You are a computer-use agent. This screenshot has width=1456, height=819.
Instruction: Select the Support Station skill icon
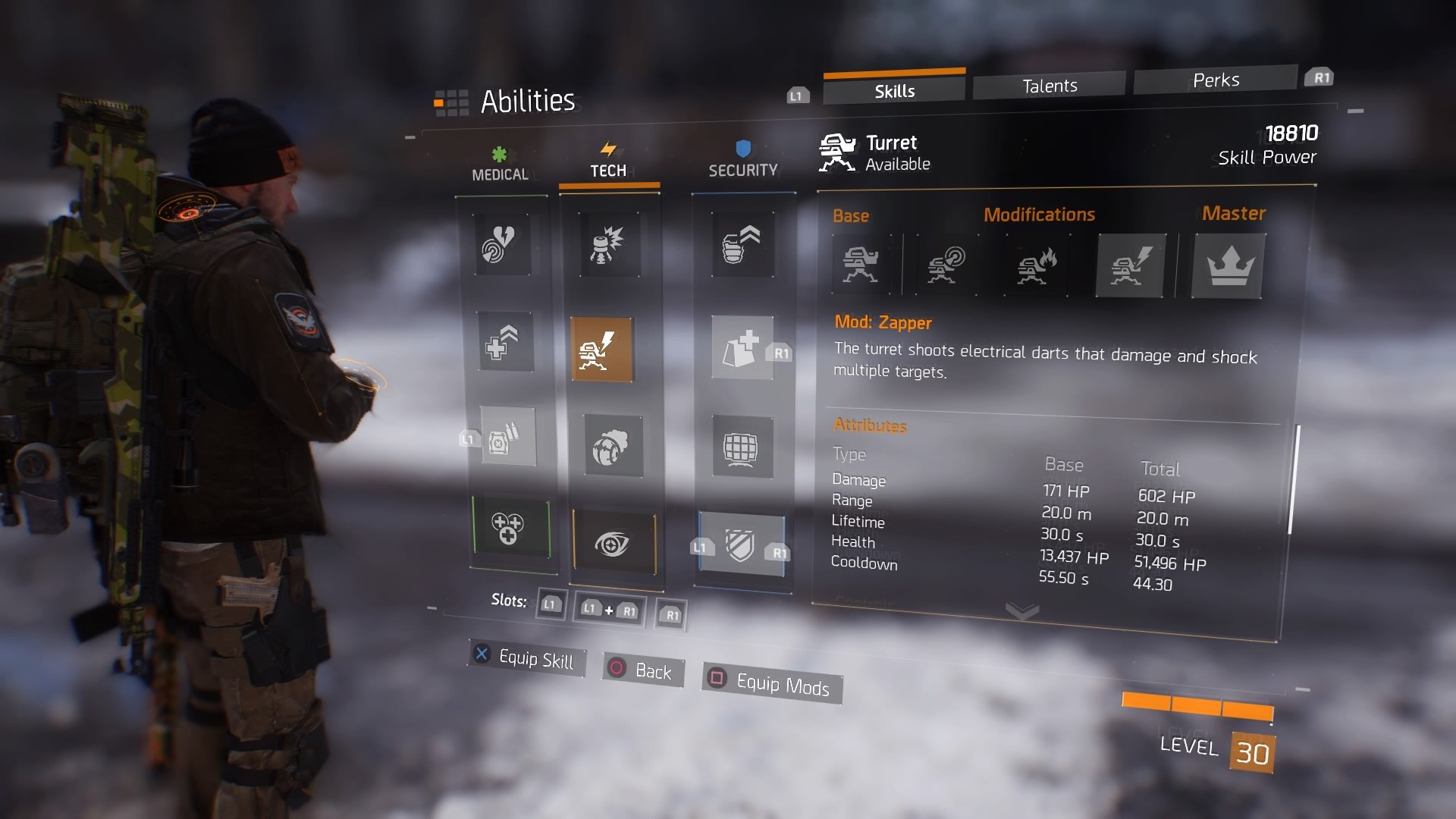click(x=508, y=438)
